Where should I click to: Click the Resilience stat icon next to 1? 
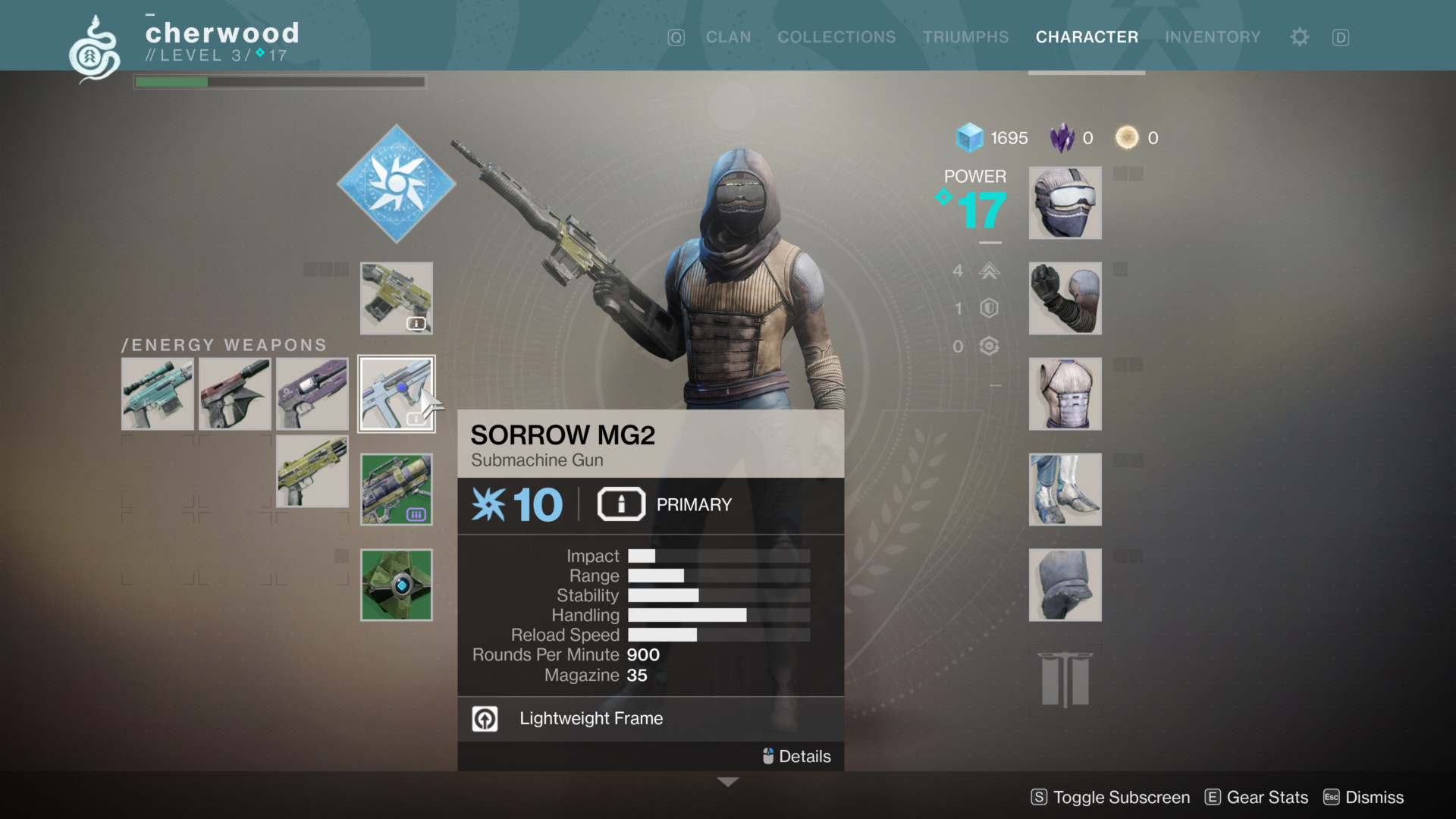pos(988,309)
